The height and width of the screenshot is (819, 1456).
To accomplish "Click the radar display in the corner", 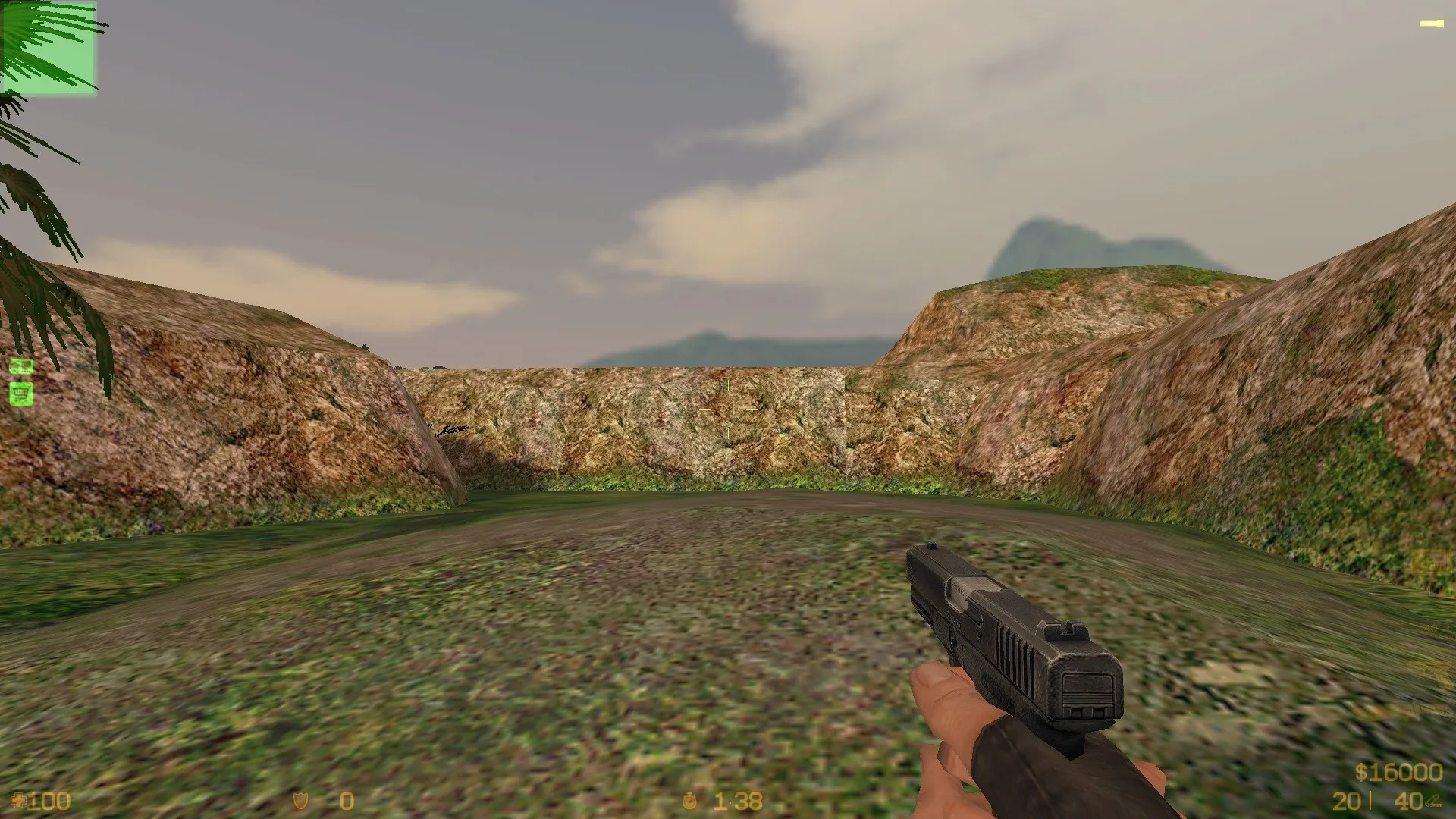I will coord(49,49).
